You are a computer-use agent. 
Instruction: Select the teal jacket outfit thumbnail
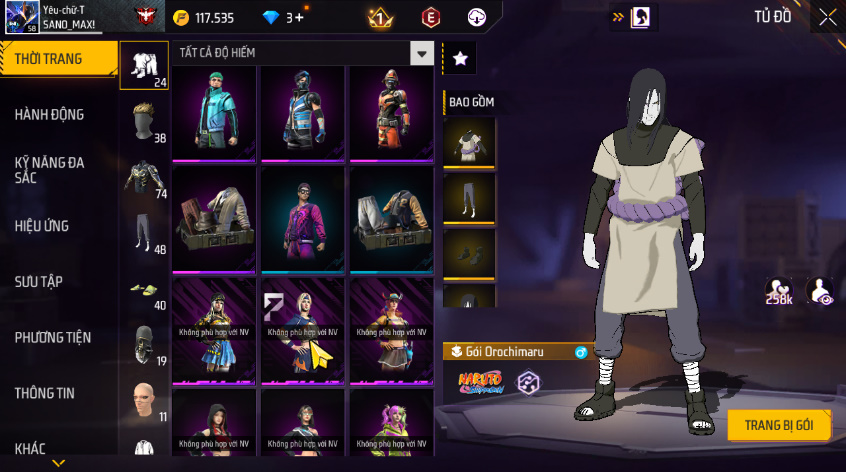[x=214, y=113]
